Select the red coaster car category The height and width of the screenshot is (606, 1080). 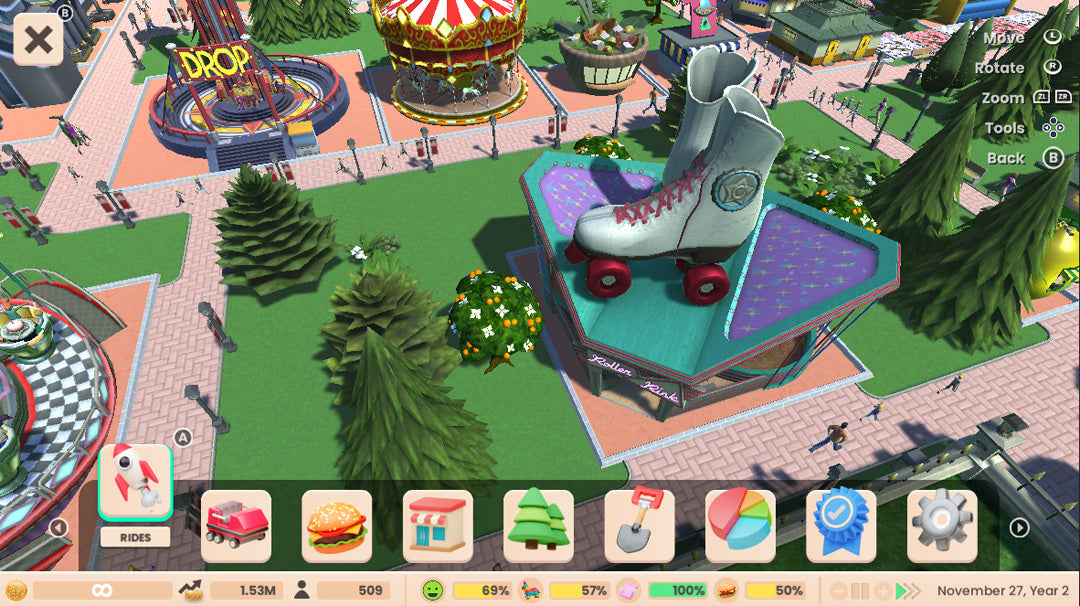tap(236, 525)
